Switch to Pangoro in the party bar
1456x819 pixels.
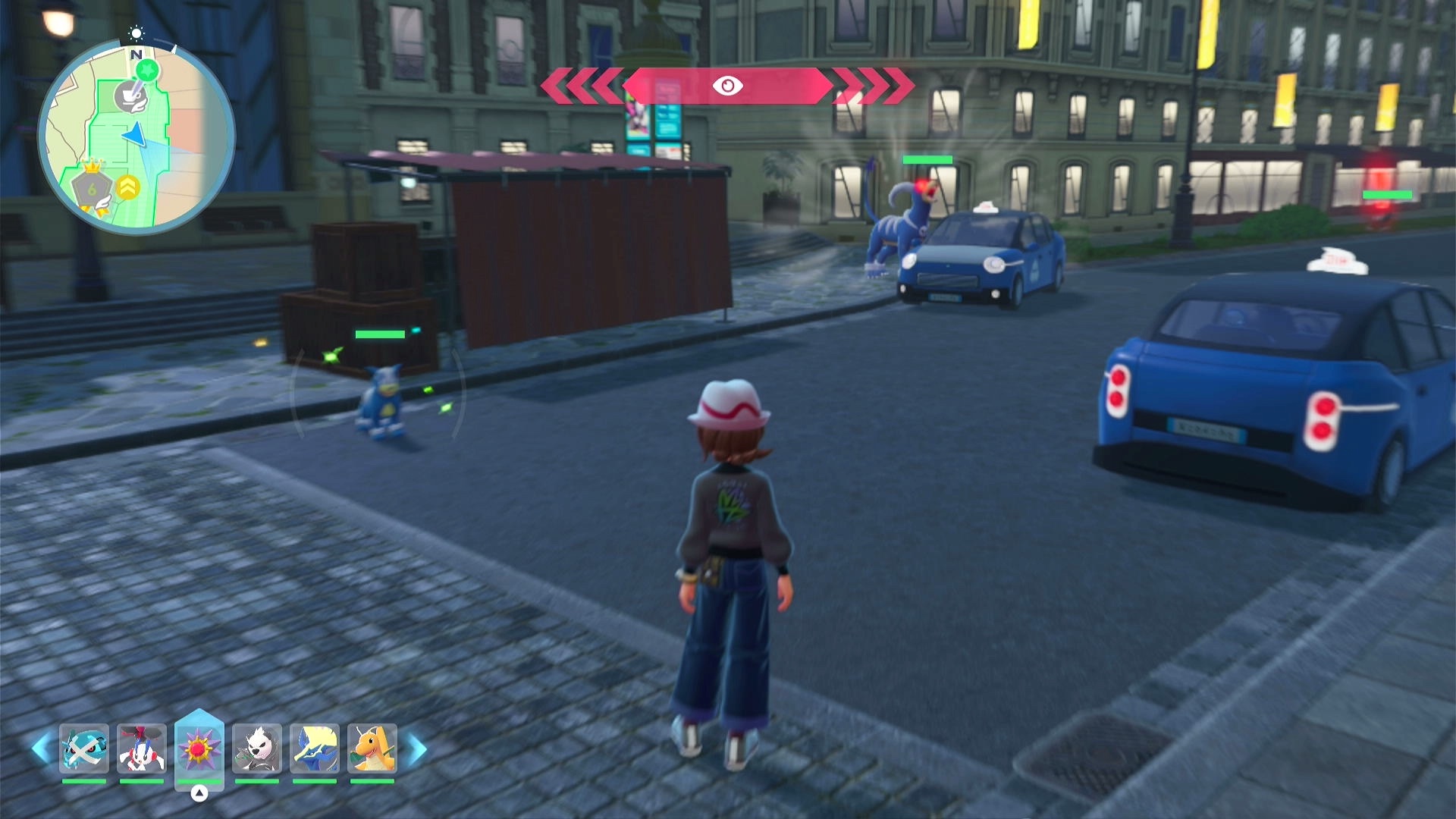pos(257,748)
